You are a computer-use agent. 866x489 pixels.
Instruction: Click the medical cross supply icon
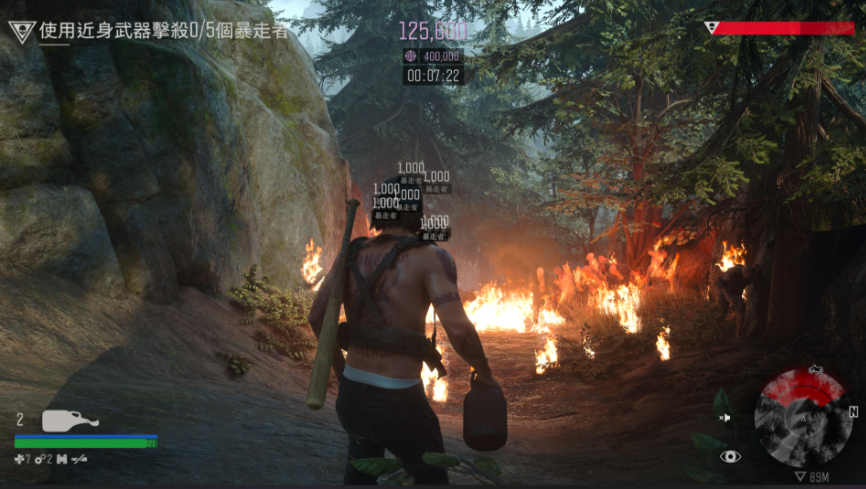point(21,459)
